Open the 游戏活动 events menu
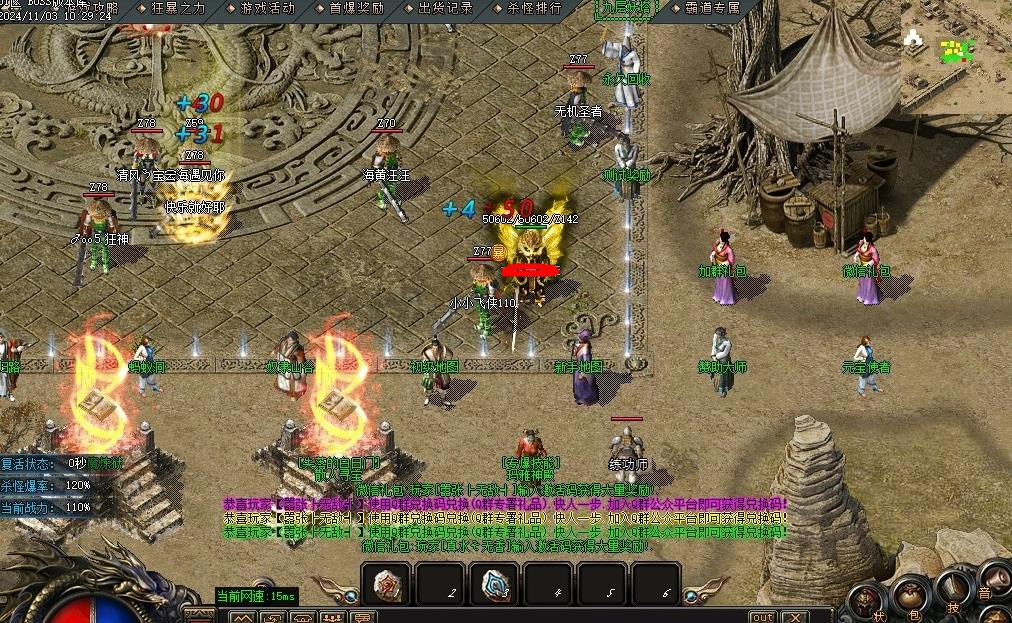The image size is (1012, 623). [267, 8]
